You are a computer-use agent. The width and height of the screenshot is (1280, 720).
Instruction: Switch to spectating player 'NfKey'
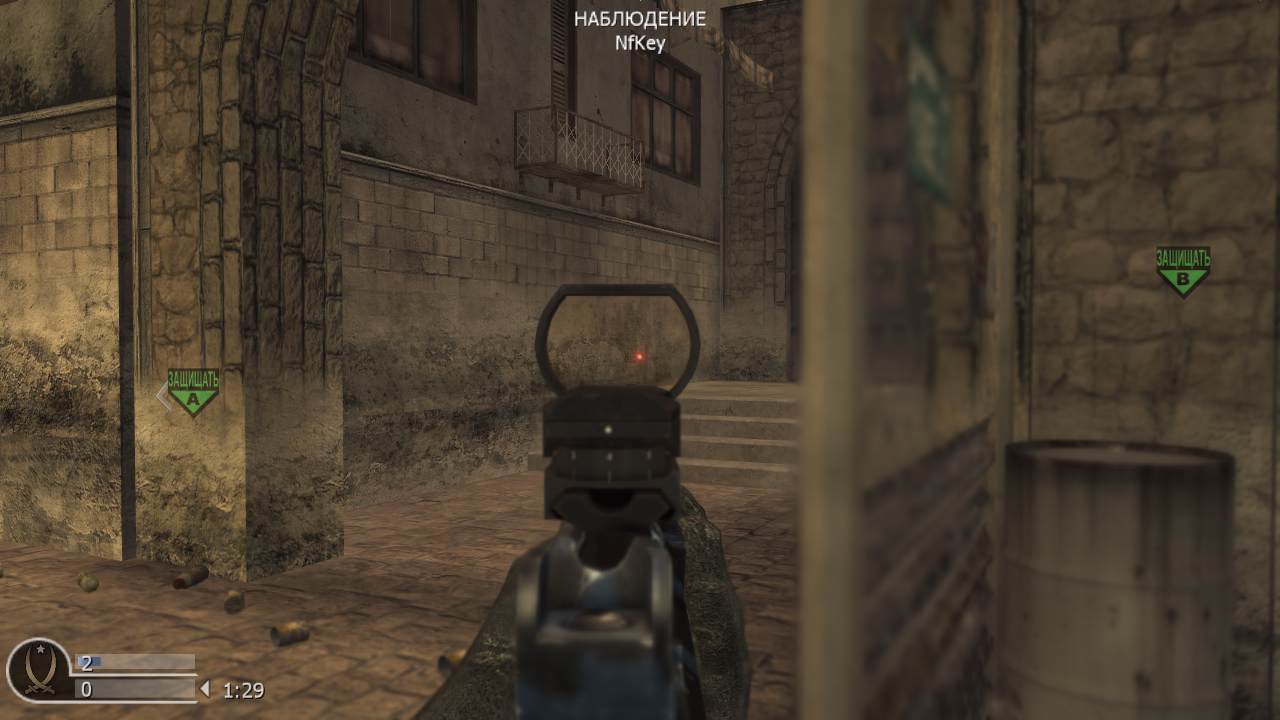point(640,42)
